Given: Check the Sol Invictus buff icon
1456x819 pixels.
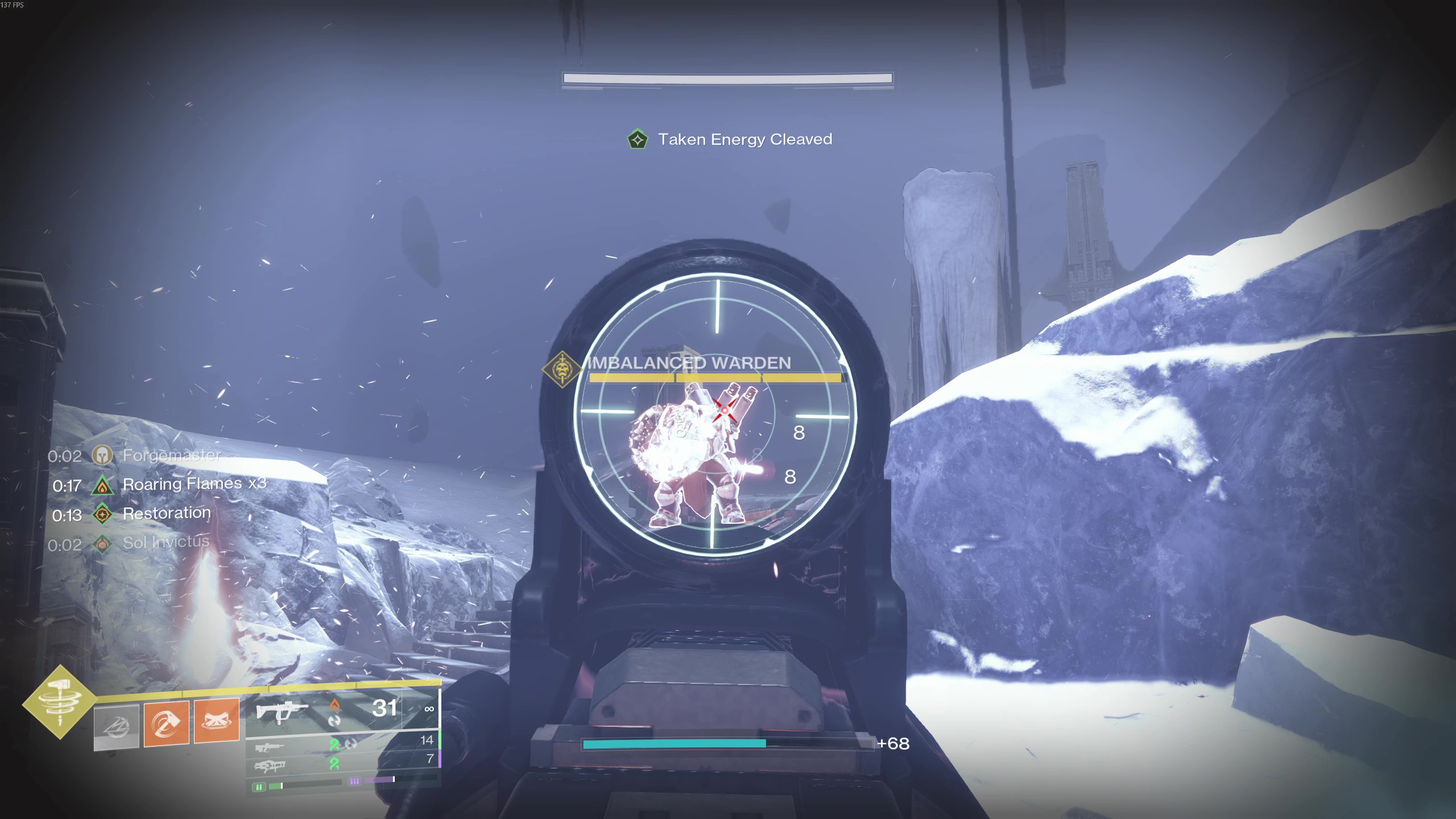Looking at the screenshot, I should click(x=102, y=544).
